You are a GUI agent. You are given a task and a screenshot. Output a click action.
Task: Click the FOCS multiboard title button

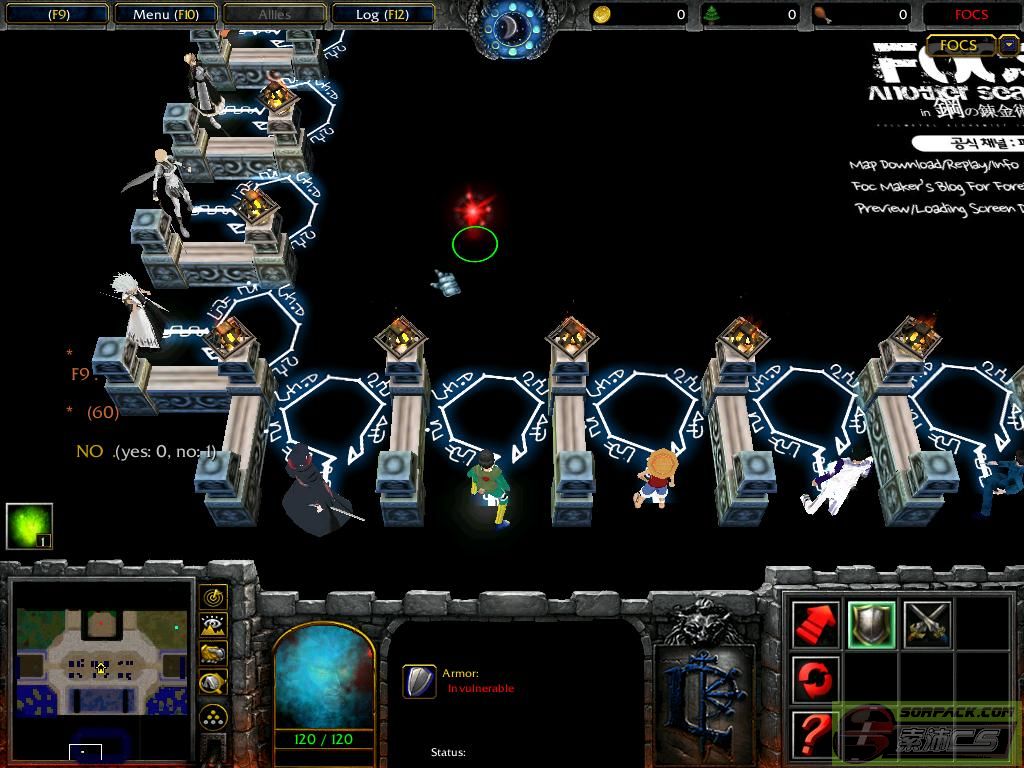click(958, 45)
